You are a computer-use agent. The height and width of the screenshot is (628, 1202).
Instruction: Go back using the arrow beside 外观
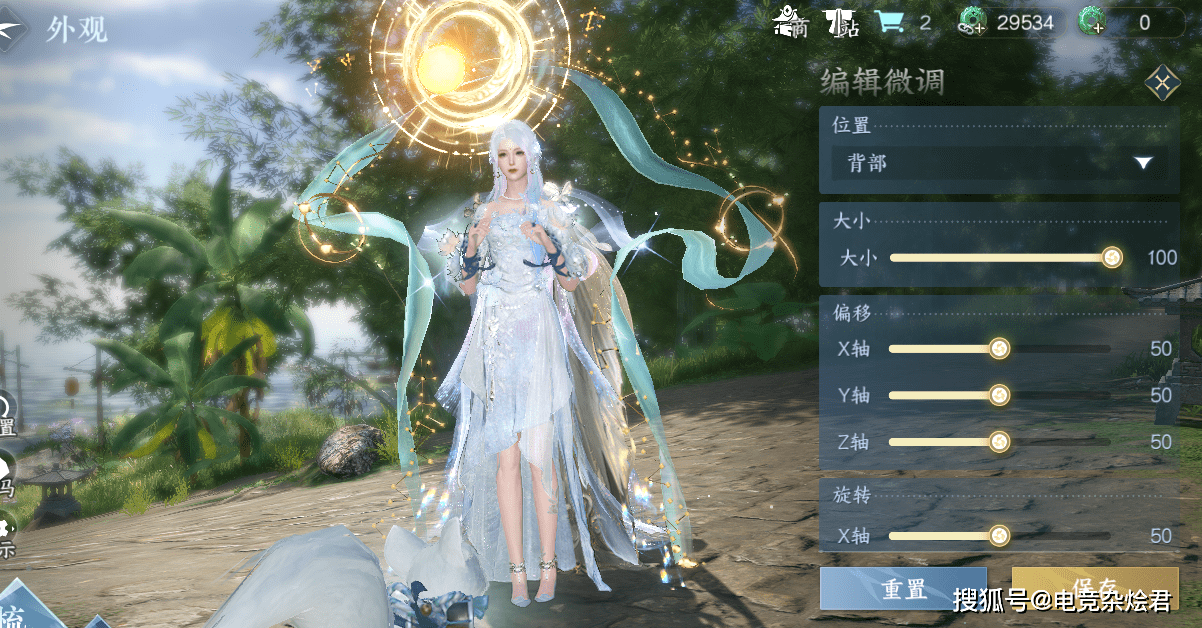click(x=14, y=29)
